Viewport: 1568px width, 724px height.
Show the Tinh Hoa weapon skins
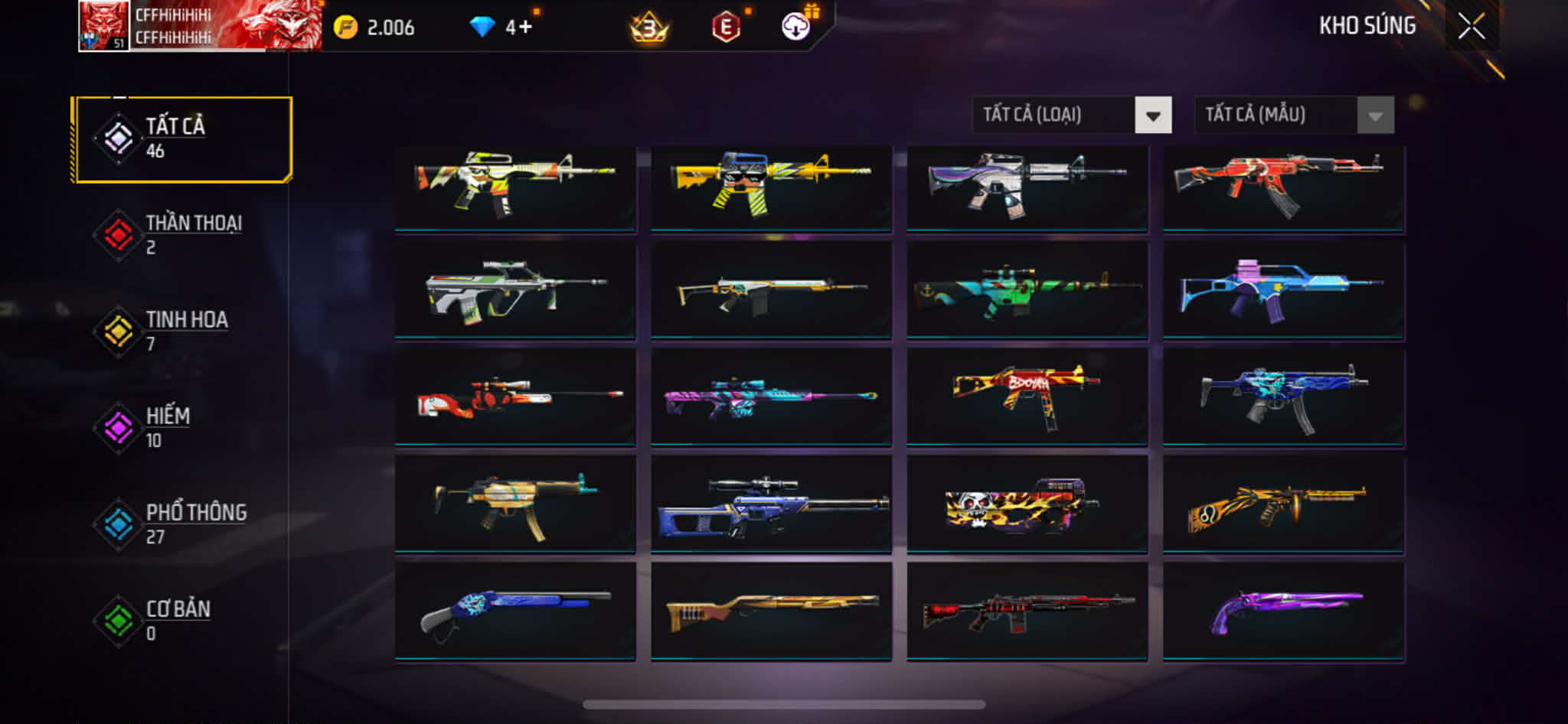182,331
